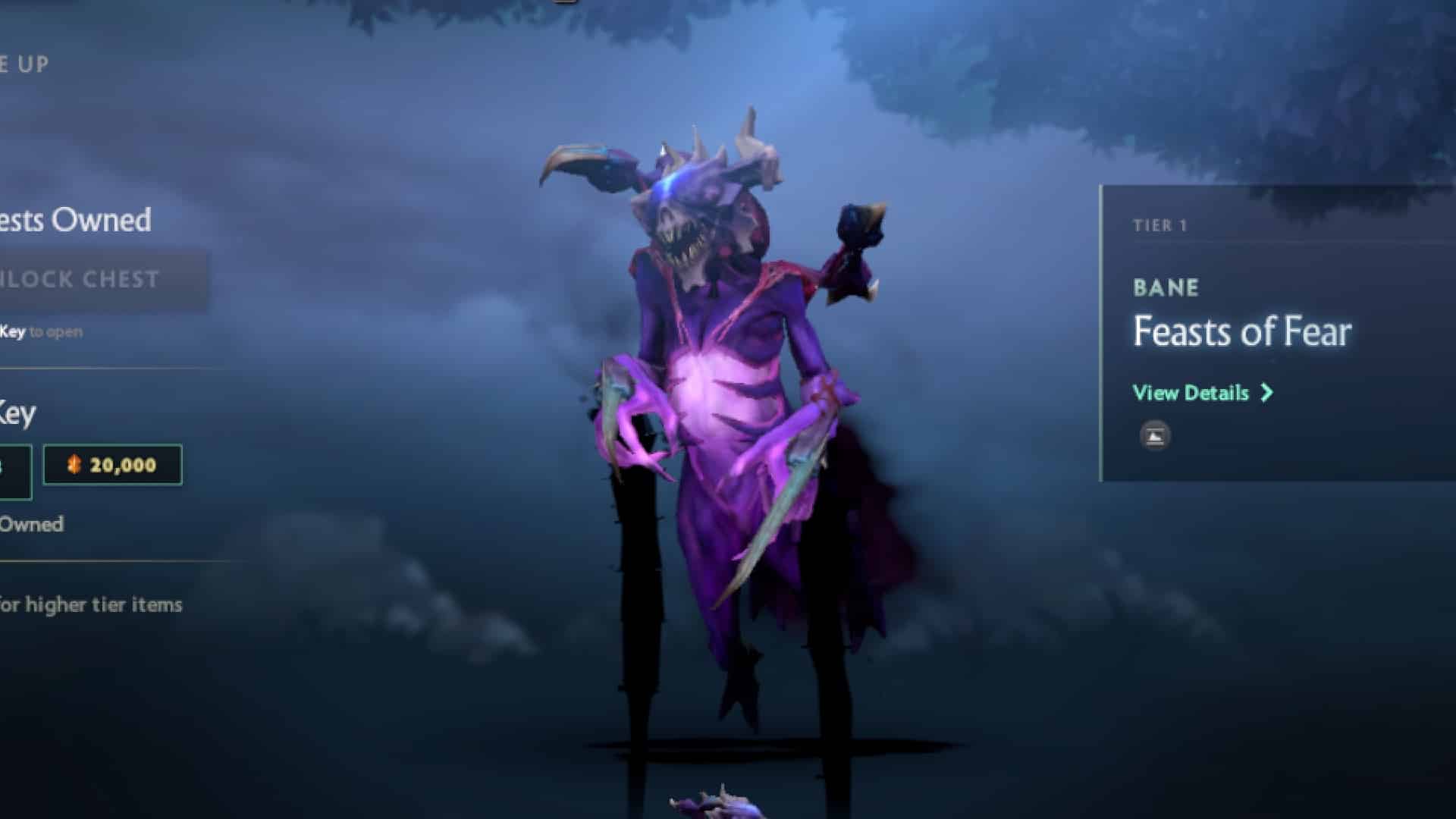Viewport: 1456px width, 819px height.
Task: Click the to open hint beside Key
Action: click(57, 331)
